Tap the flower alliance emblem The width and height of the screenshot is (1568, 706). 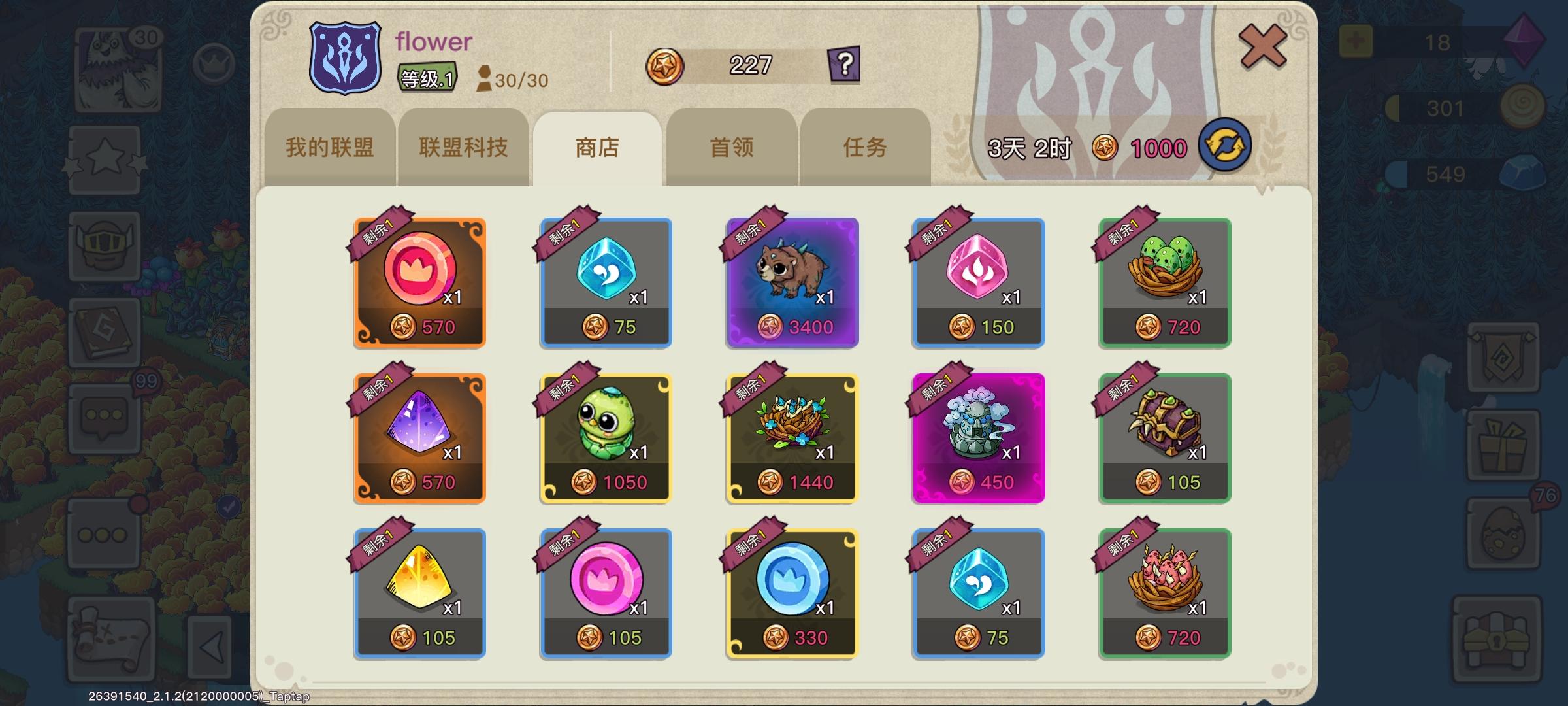[346, 58]
